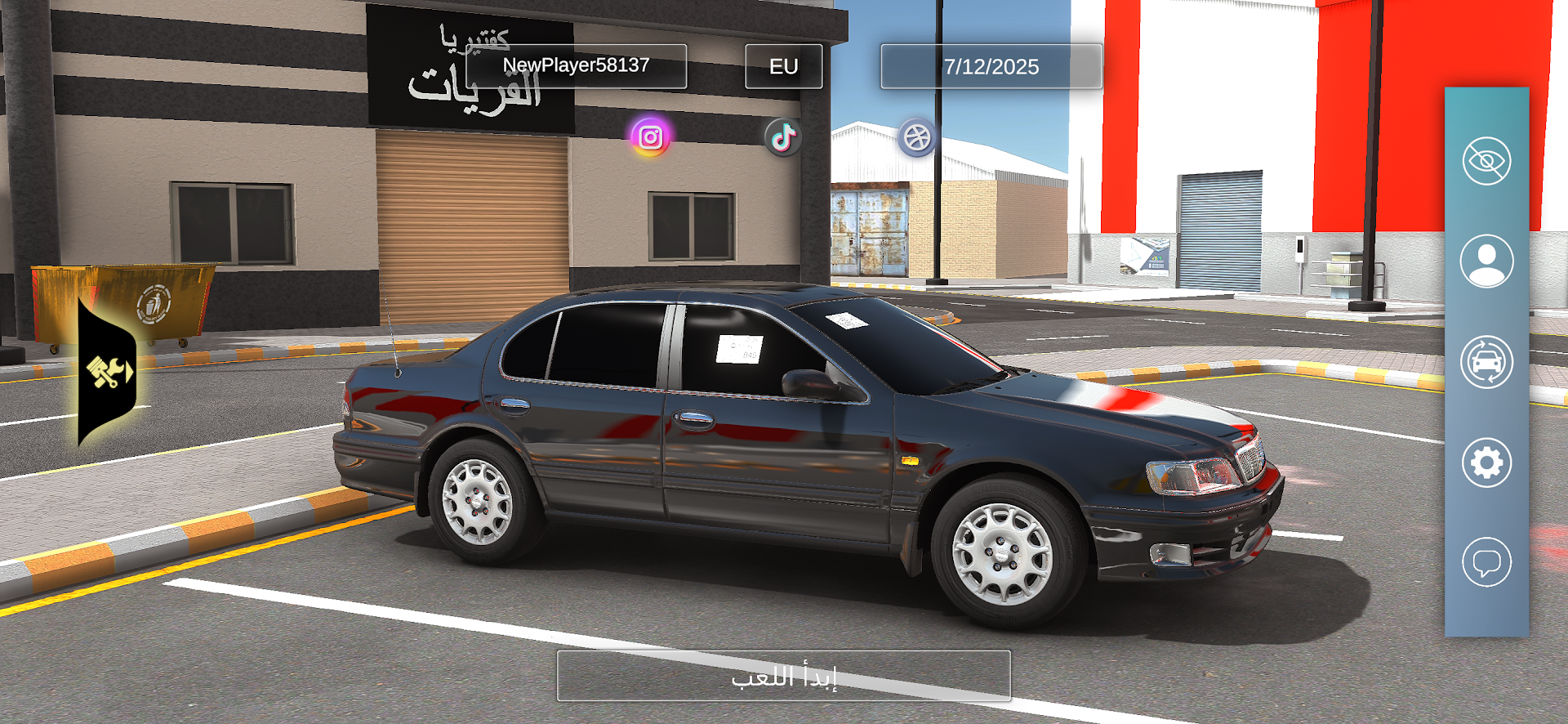
Task: Change the EU server region
Action: [x=783, y=66]
